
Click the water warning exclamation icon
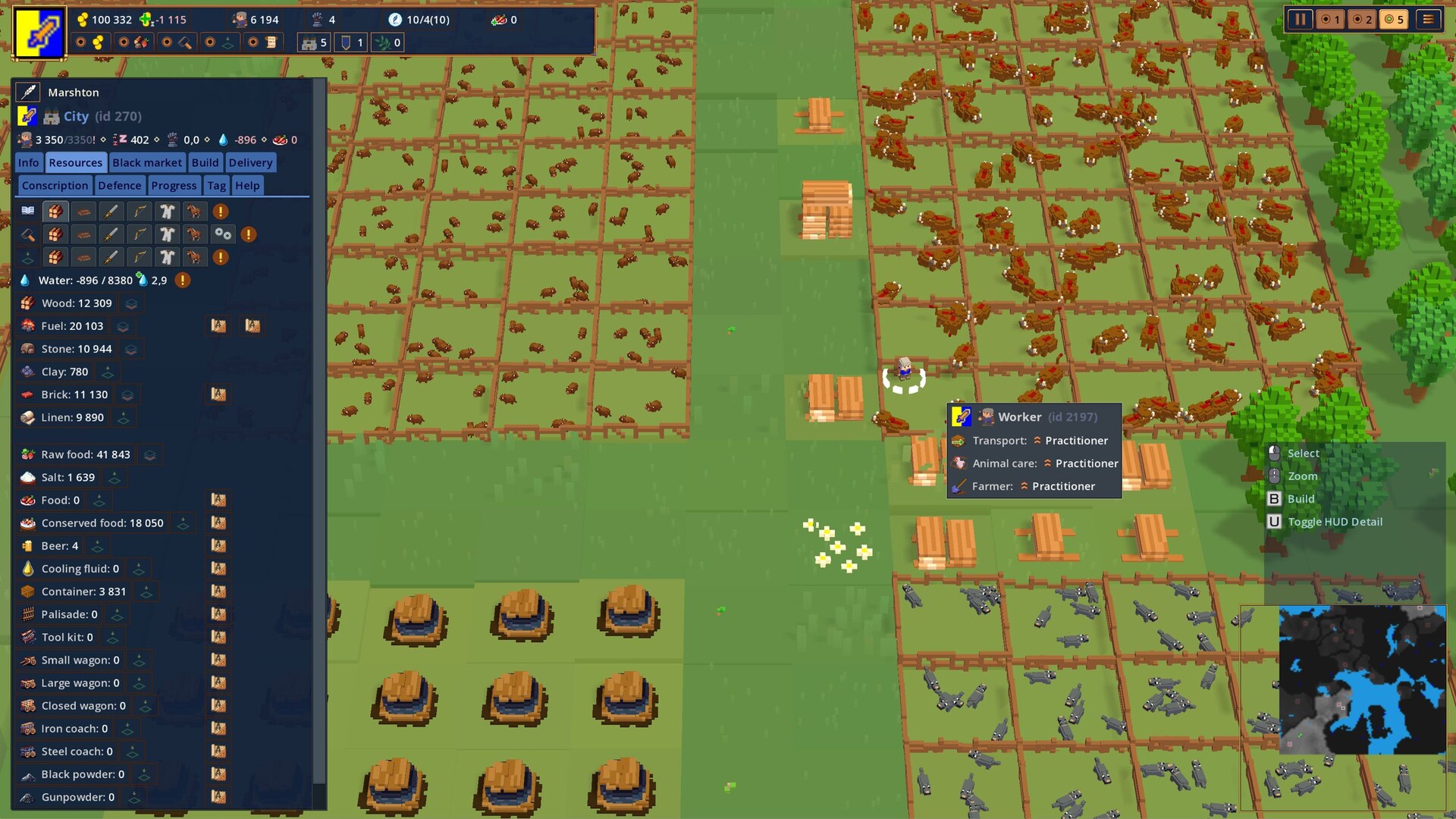coord(183,281)
